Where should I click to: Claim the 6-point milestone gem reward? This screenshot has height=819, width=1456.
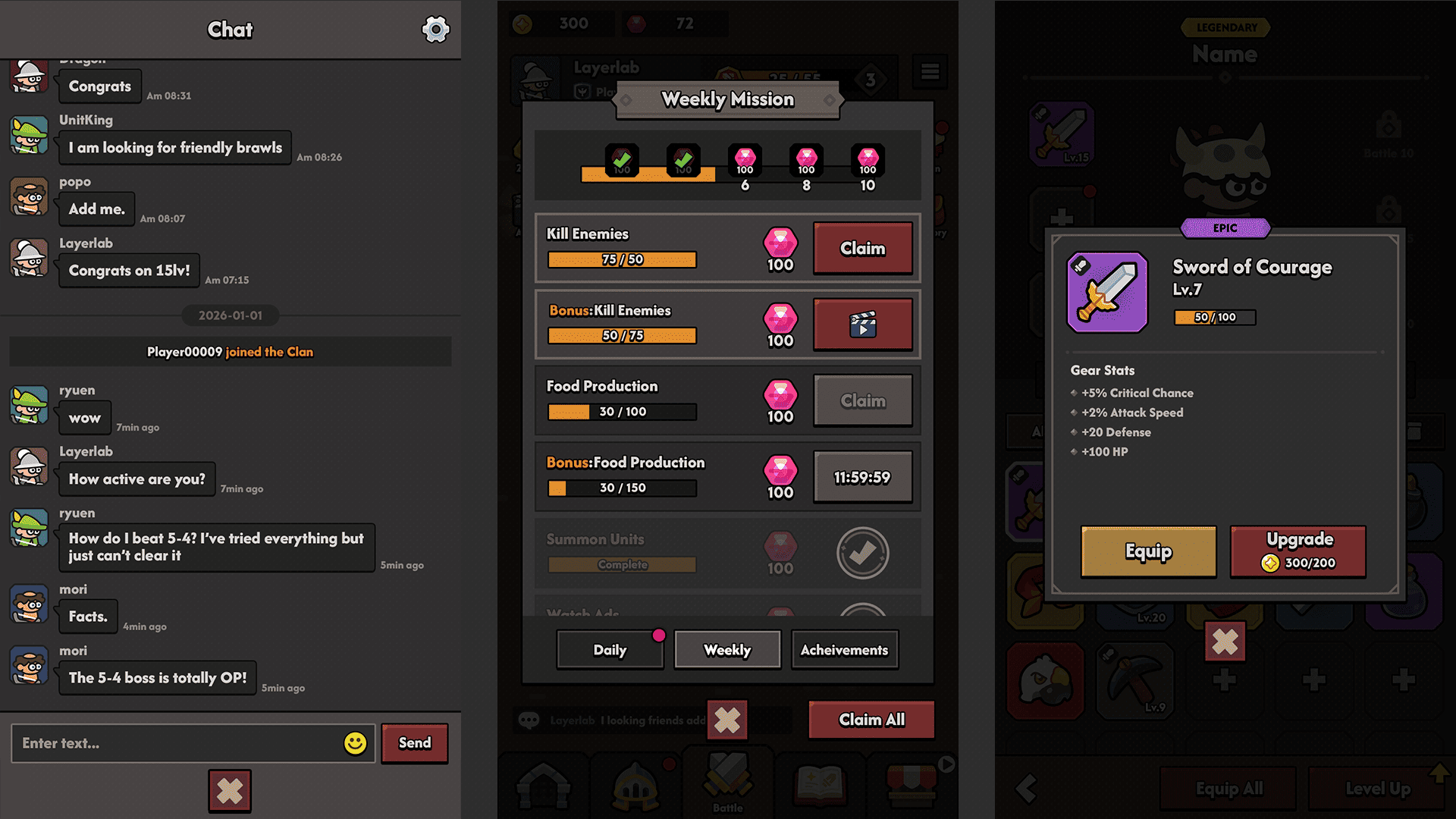click(x=745, y=159)
